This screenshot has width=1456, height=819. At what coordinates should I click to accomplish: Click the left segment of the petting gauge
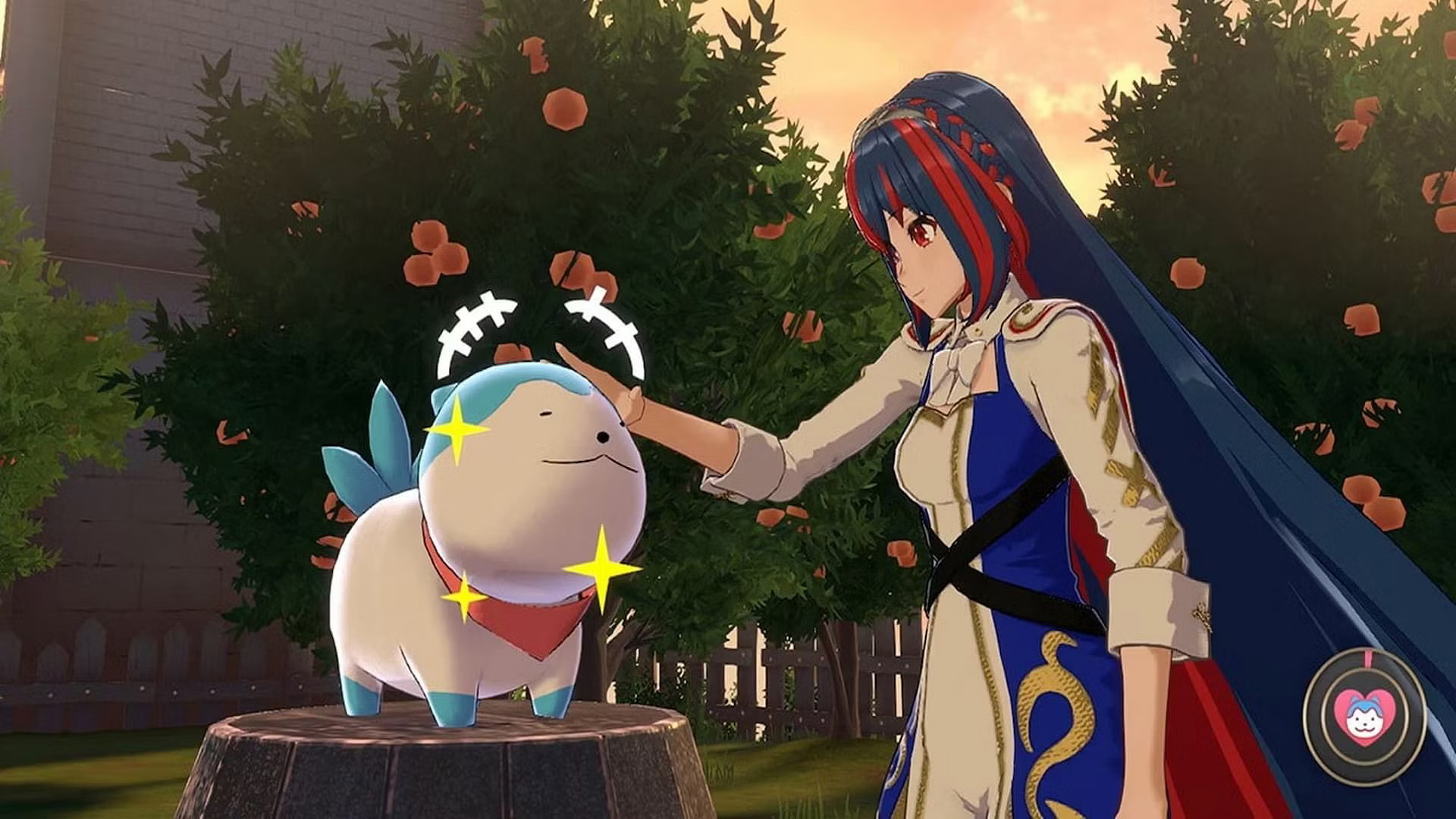coord(470,326)
